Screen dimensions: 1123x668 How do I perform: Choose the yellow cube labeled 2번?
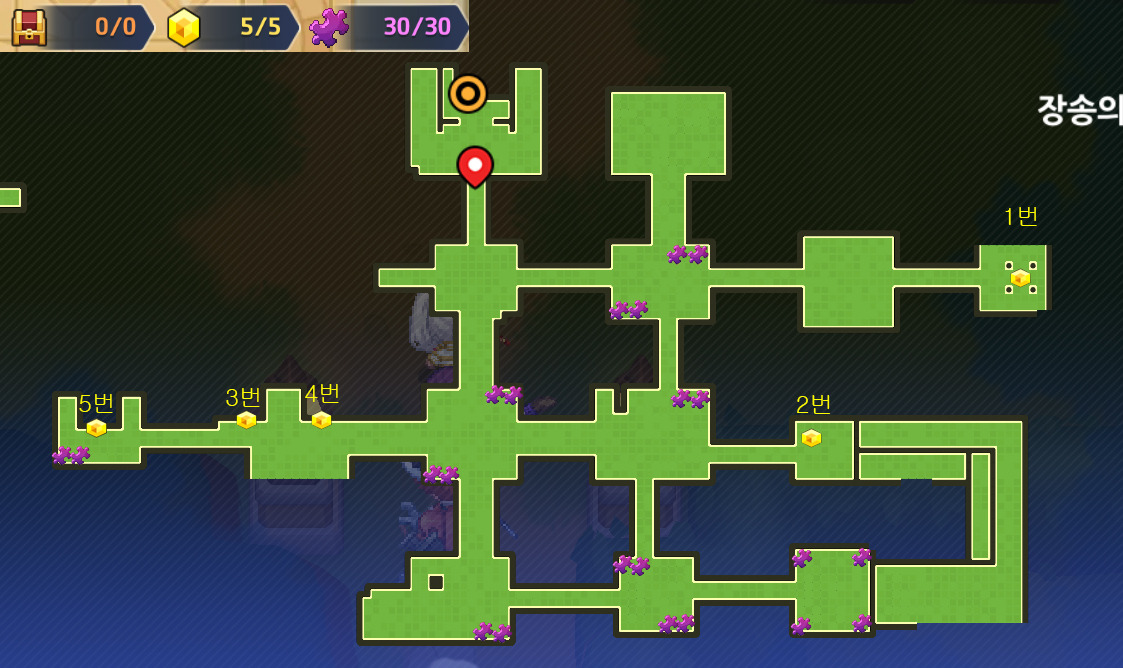point(811,438)
